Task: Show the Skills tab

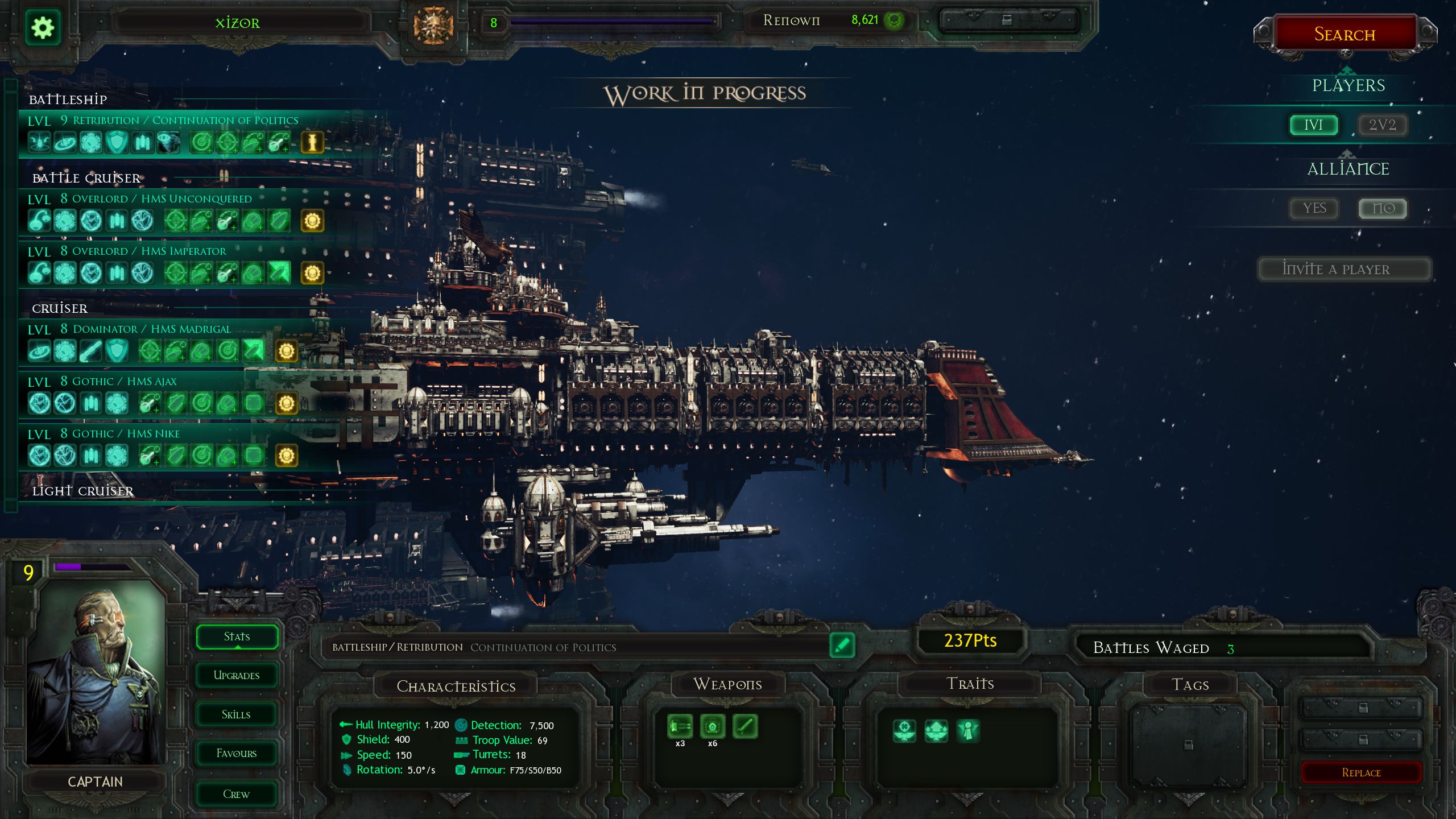Action: pos(237,715)
